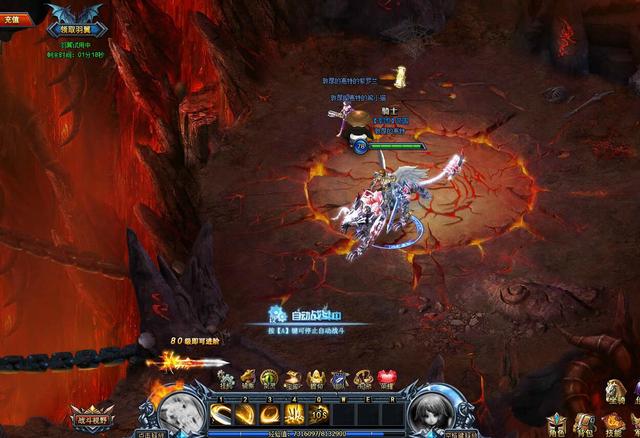640x438 pixels.
Task: Cast the swirl skill in slot 3
Action: click(269, 413)
